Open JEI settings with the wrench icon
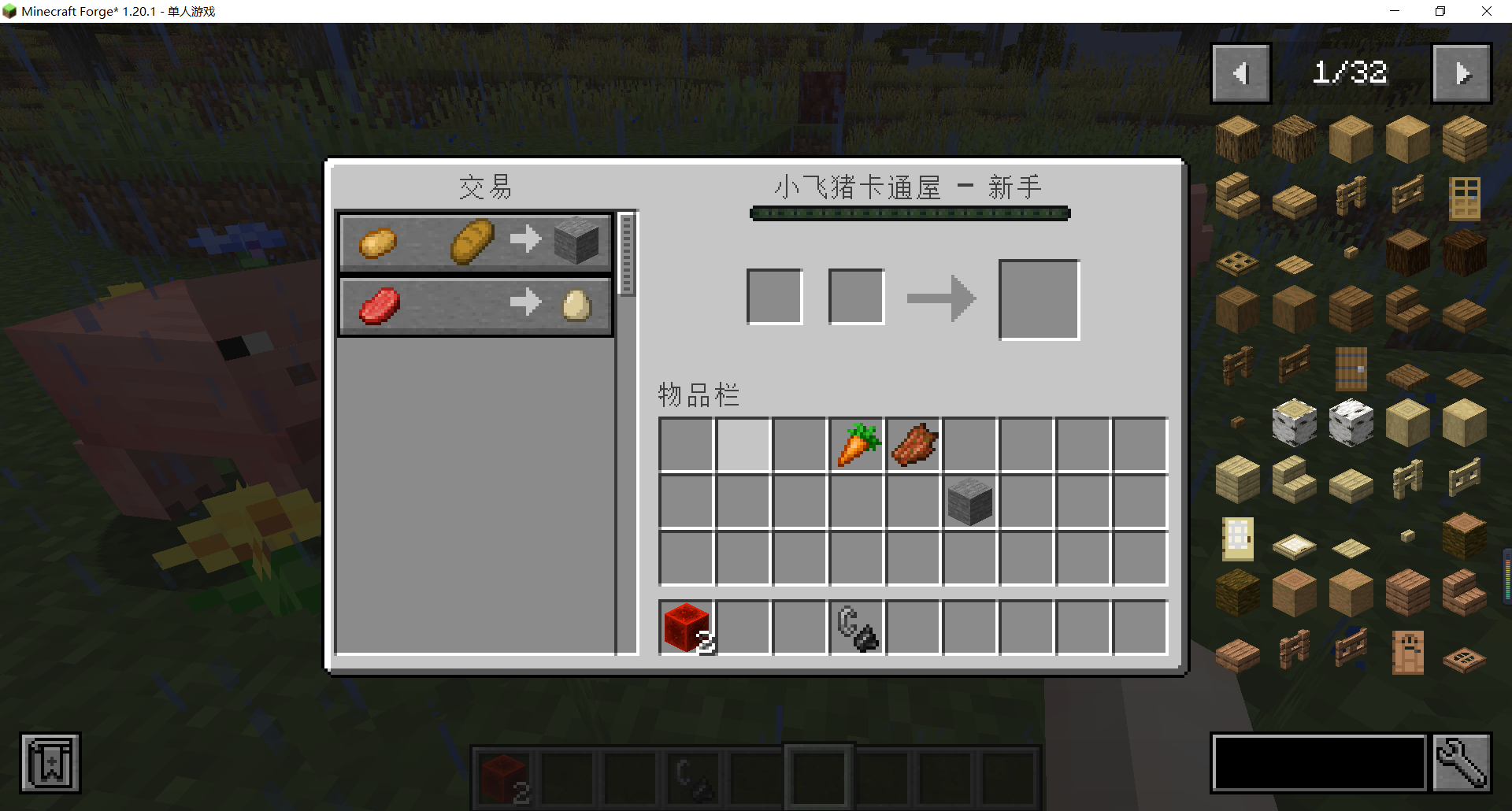Image resolution: width=1512 pixels, height=811 pixels. click(x=1462, y=762)
